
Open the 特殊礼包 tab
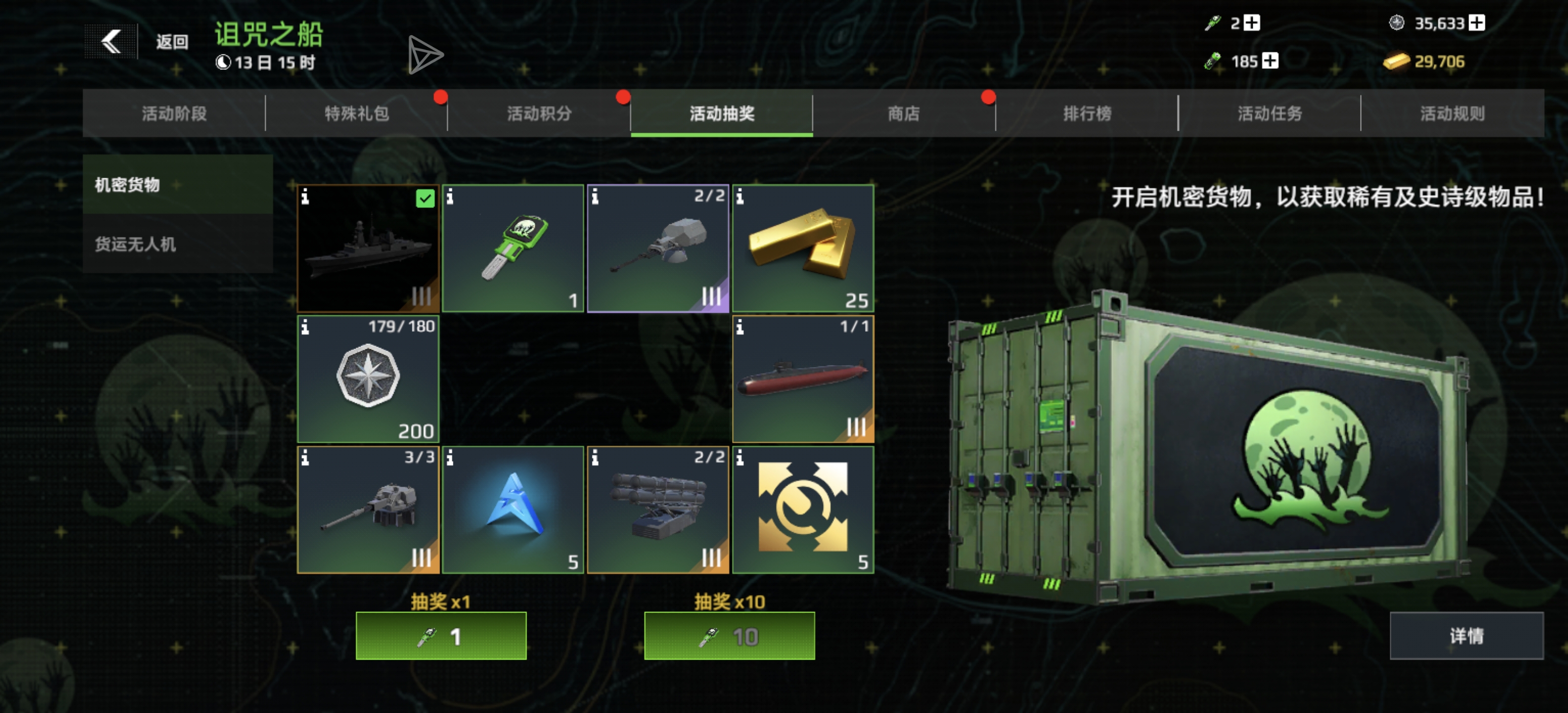point(357,113)
